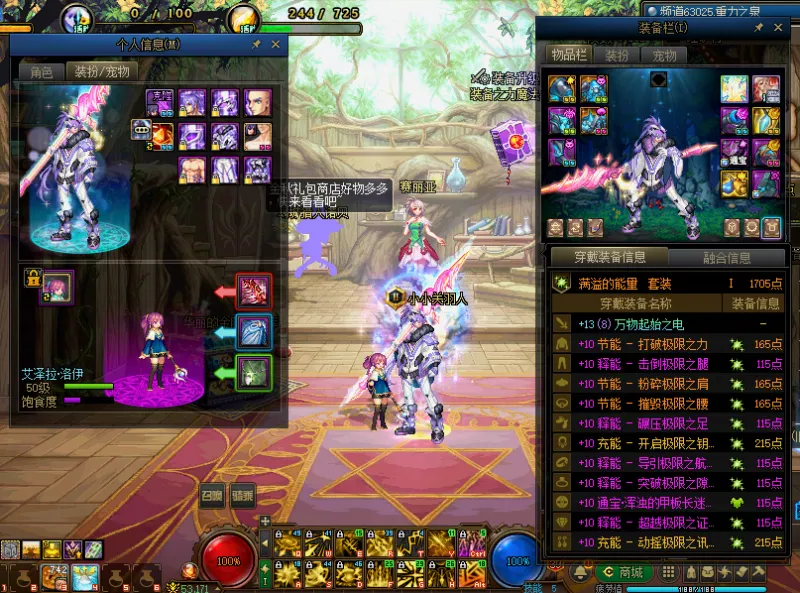Show the 穿戴装备信息 equipped gear info tab
The width and height of the screenshot is (800, 593).
(x=609, y=257)
